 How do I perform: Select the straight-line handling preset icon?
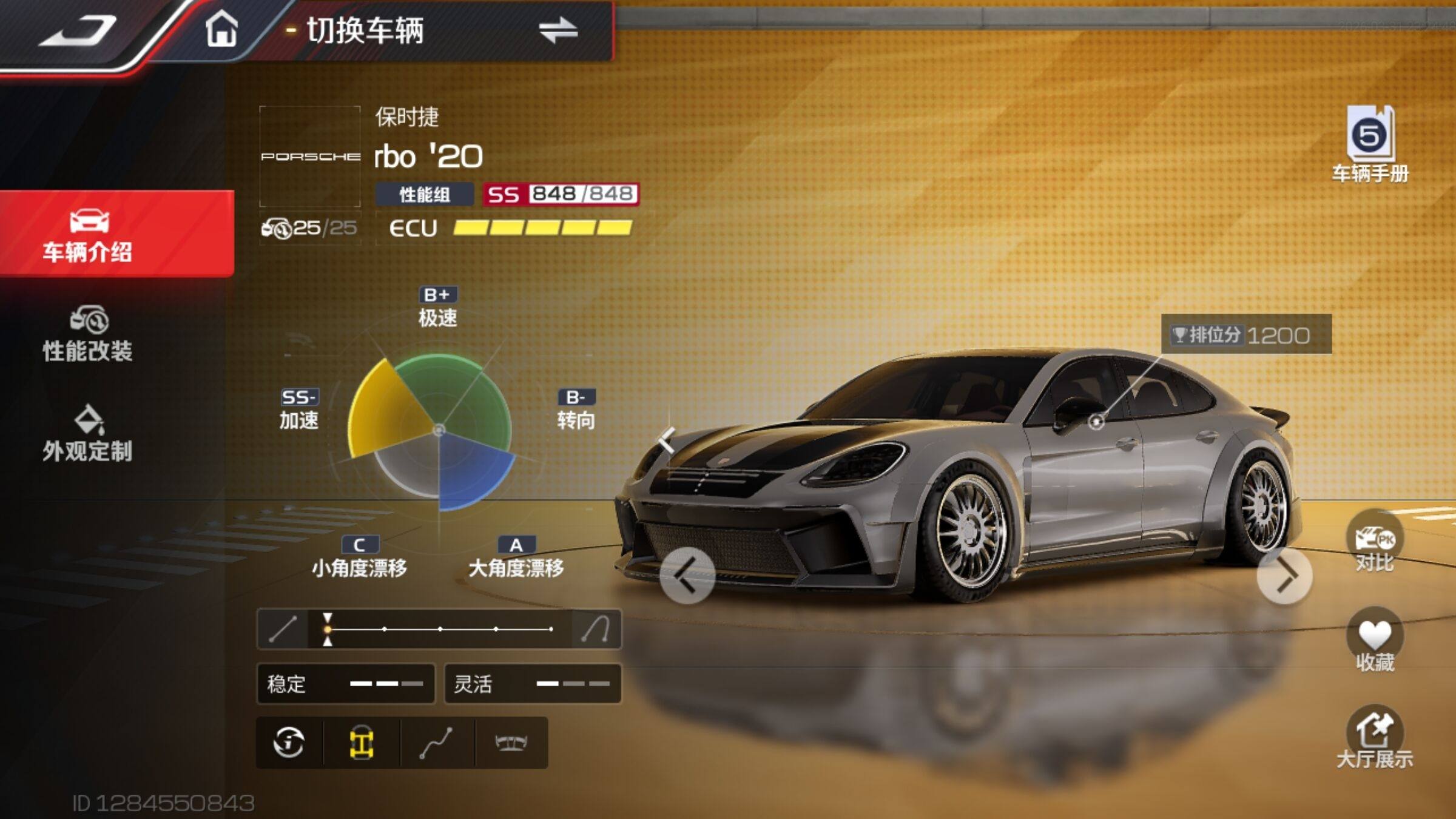pos(283,629)
